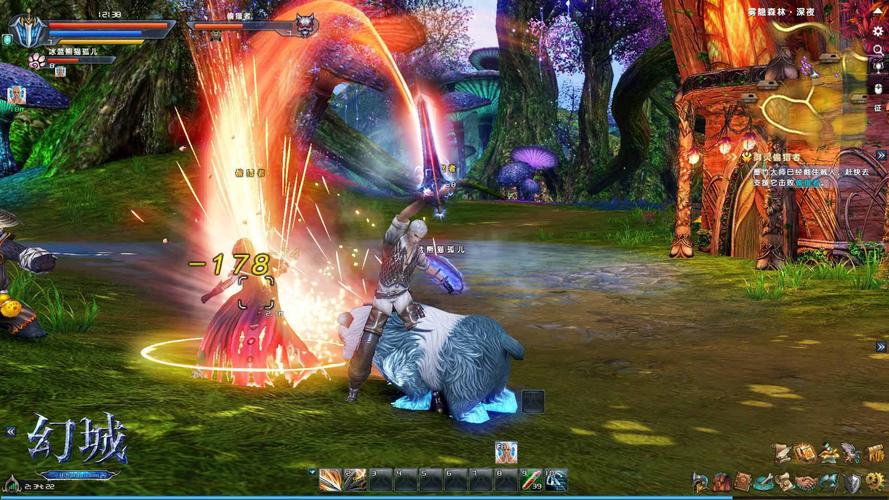Viewport: 889px width, 500px height.
Task: Open the gear settings icon beside the minimap
Action: [x=878, y=31]
